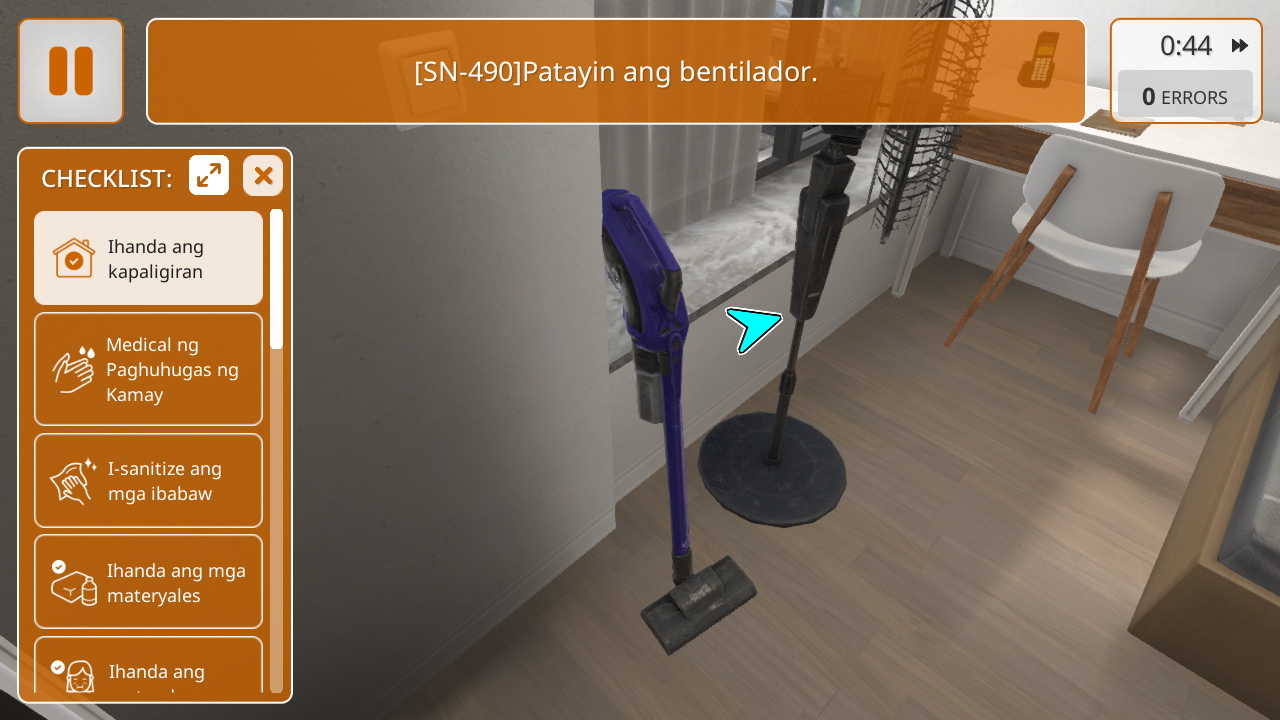Open 'Medical ng Paghuhugas ng Kamay' step

coord(148,369)
